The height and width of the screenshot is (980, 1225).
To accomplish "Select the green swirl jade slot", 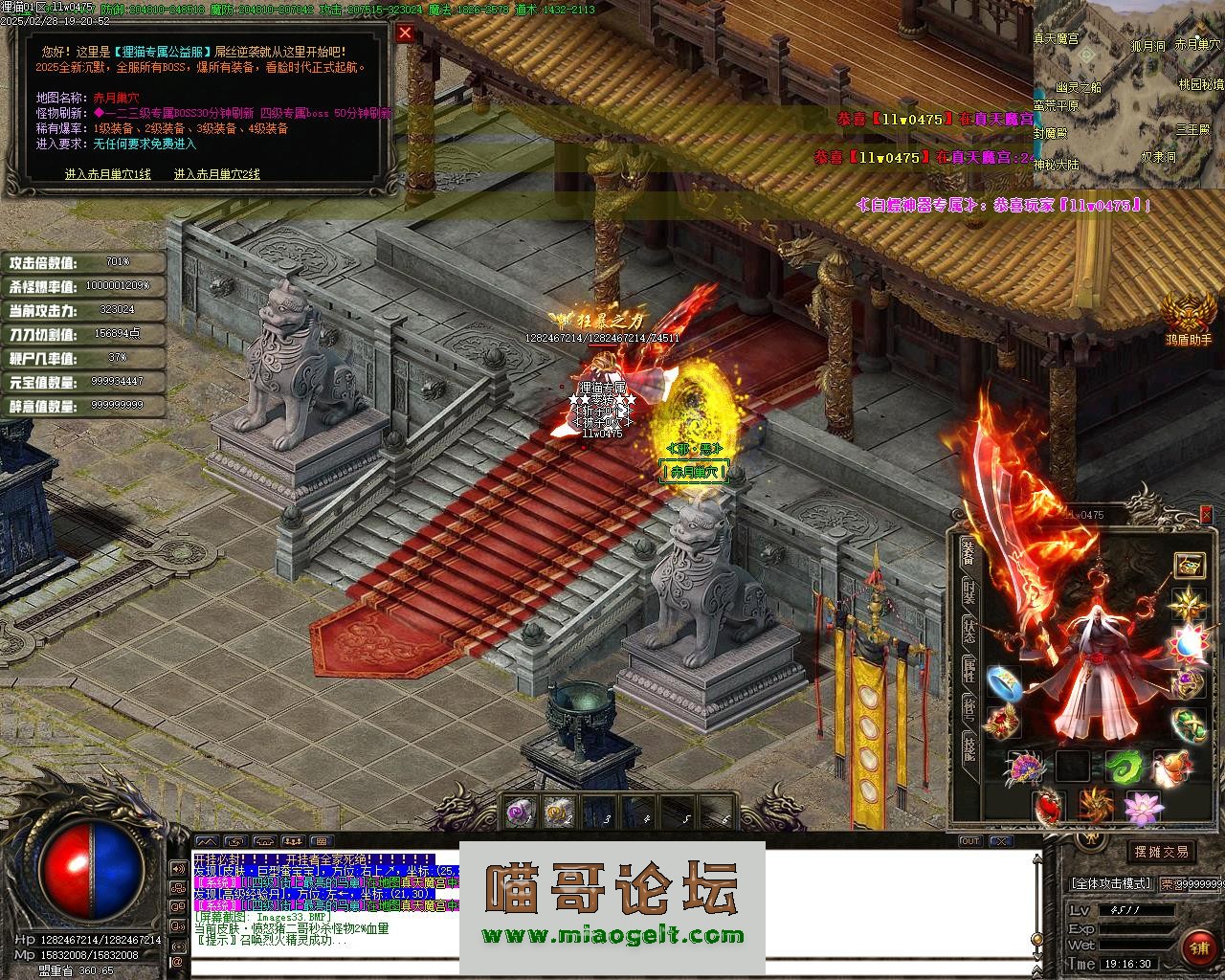I will tap(1122, 767).
